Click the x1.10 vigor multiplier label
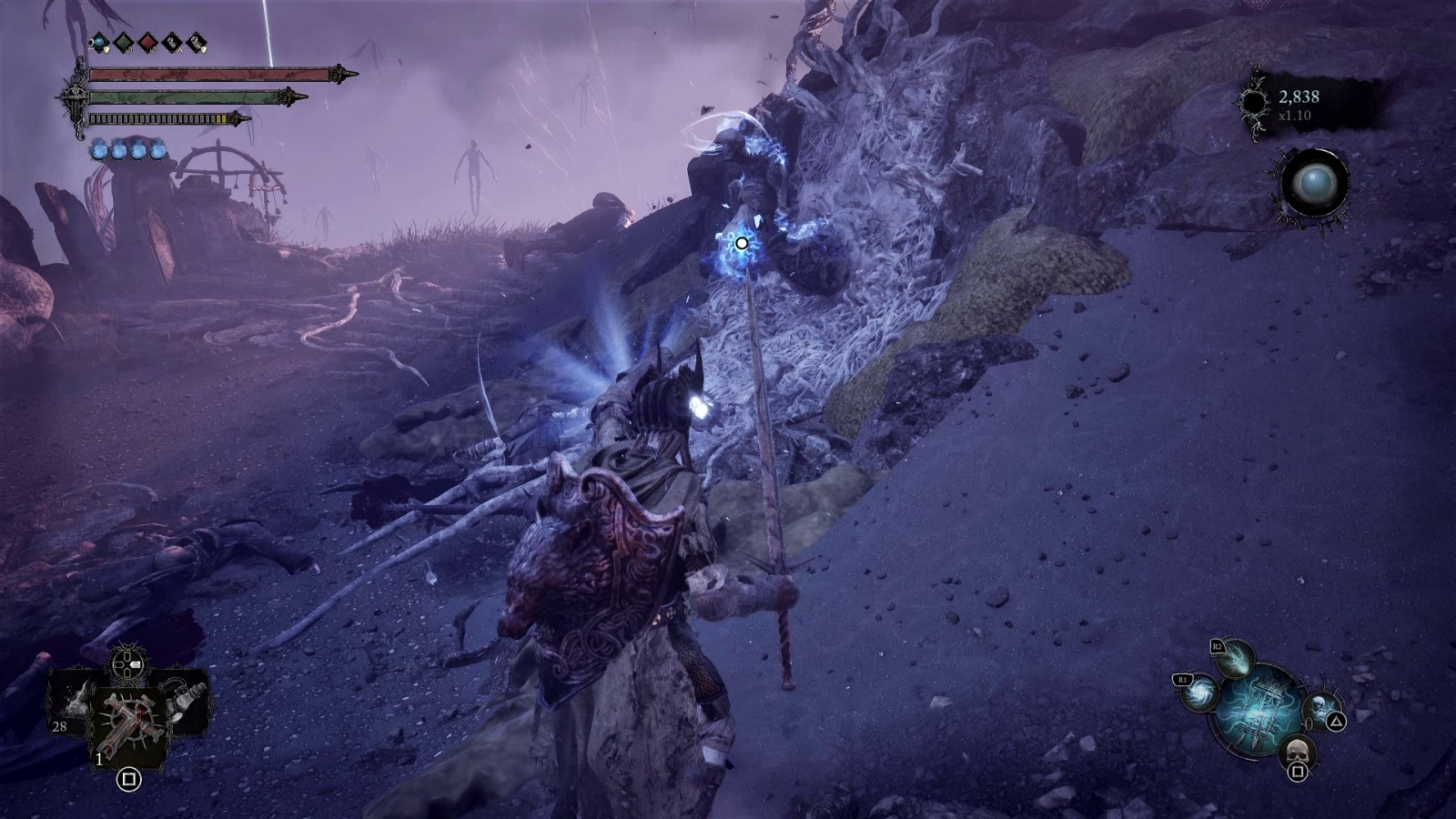The width and height of the screenshot is (1456, 819). tap(1296, 116)
